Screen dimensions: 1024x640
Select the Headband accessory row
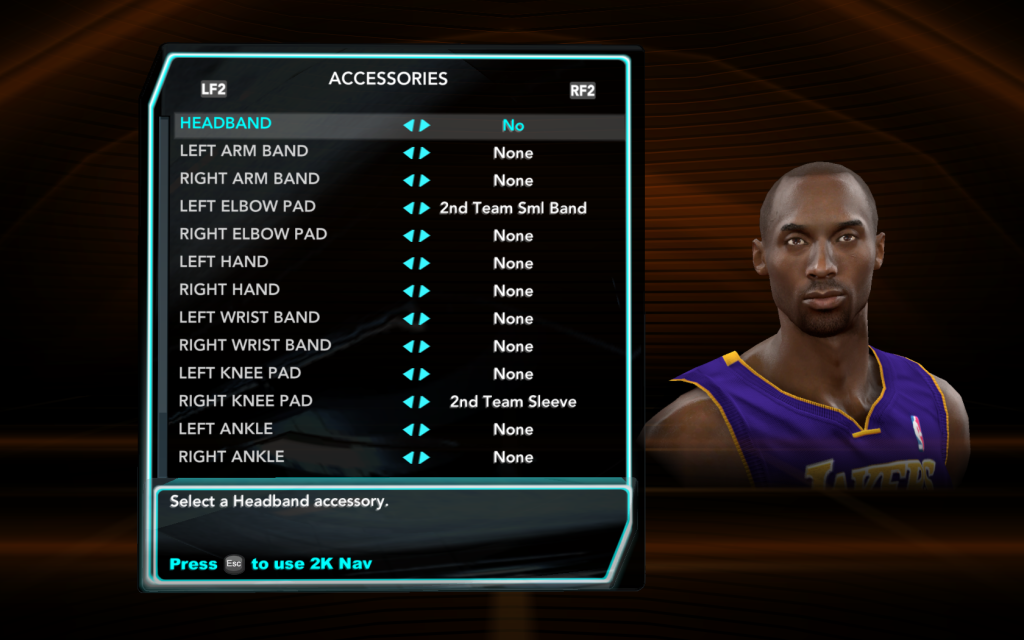pyautogui.click(x=226, y=124)
